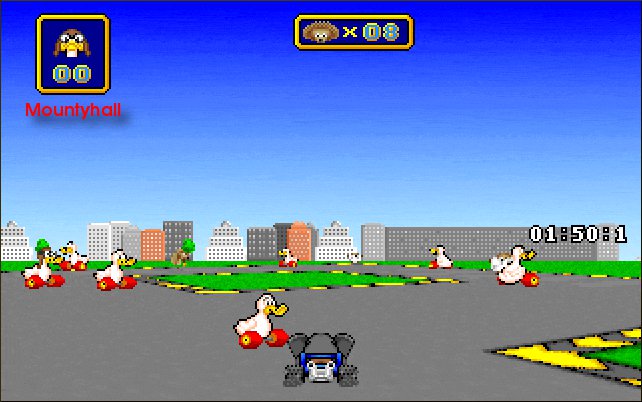The width and height of the screenshot is (642, 402).
Task: Click the Mountyhall player portrait box
Action: point(73,54)
